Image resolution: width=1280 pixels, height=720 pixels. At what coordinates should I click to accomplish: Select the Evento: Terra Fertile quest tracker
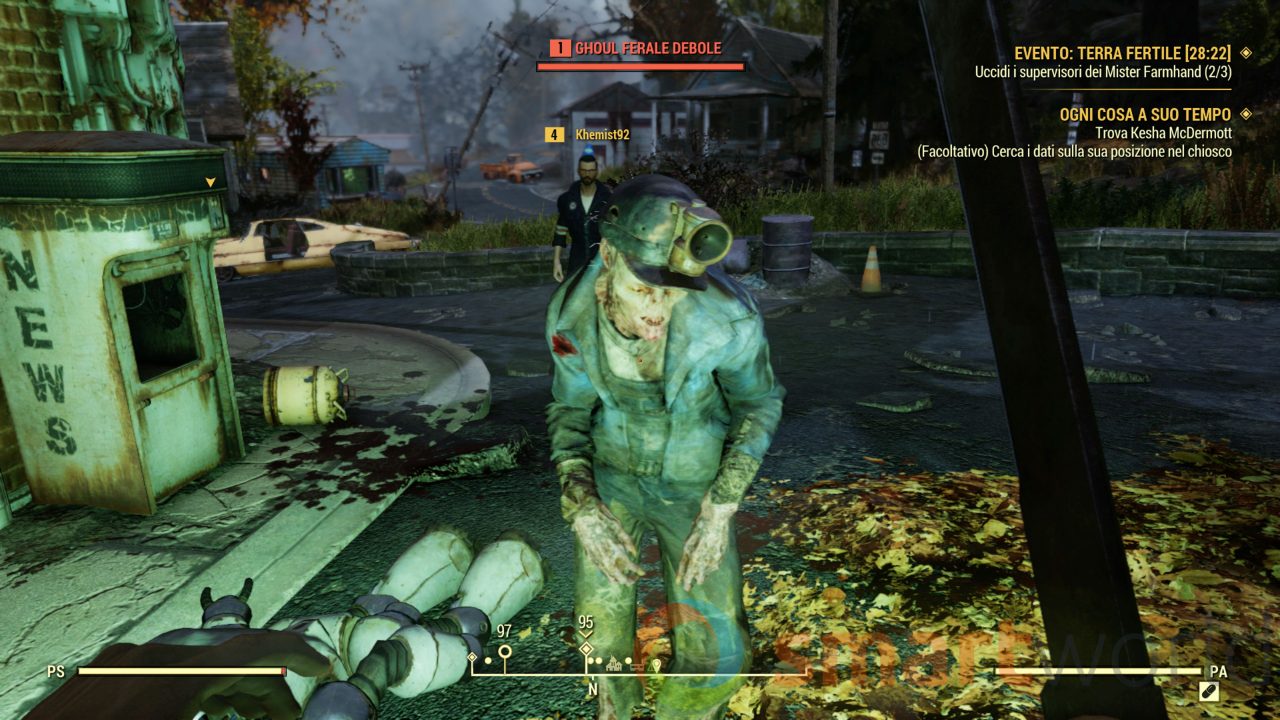coord(1122,53)
